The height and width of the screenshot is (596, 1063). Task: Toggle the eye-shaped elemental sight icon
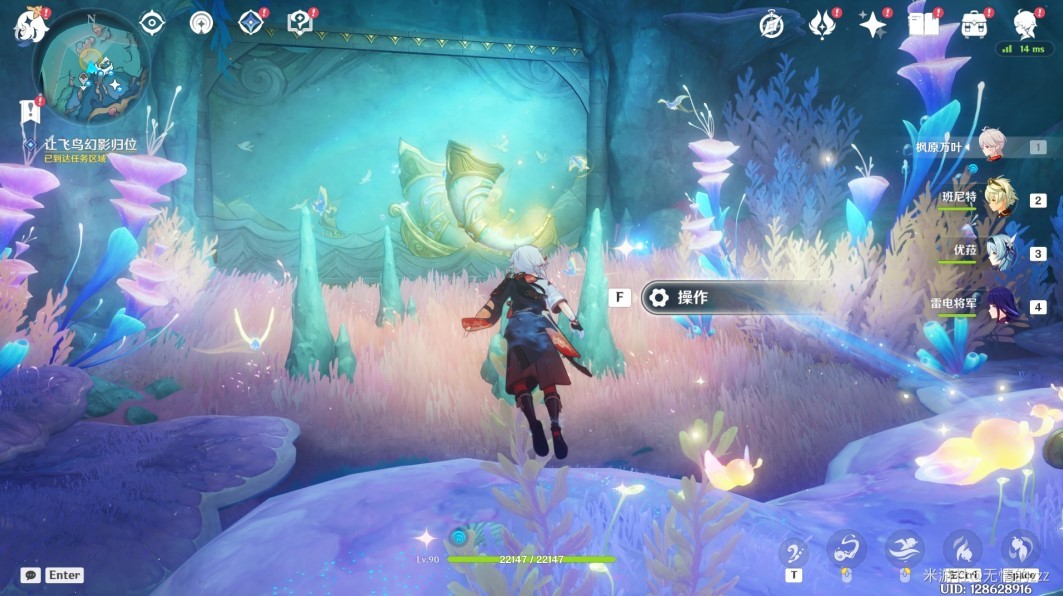tap(151, 22)
